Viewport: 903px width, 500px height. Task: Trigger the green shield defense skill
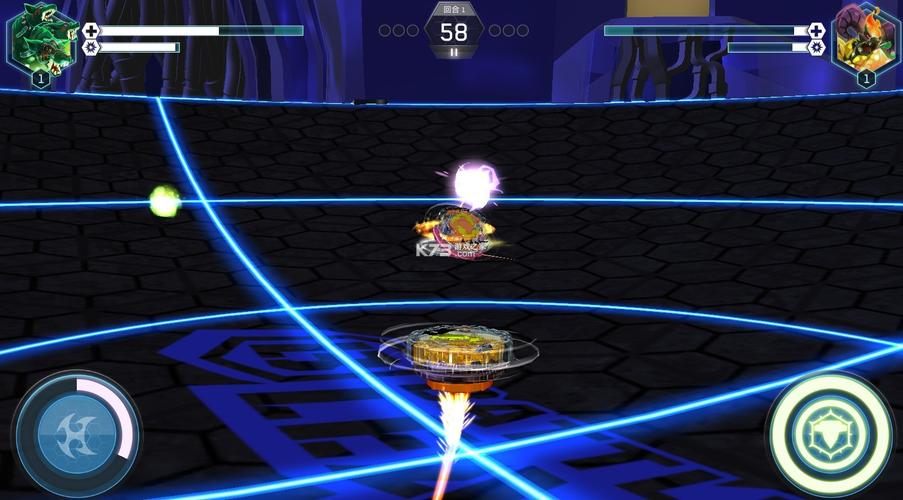tap(829, 433)
